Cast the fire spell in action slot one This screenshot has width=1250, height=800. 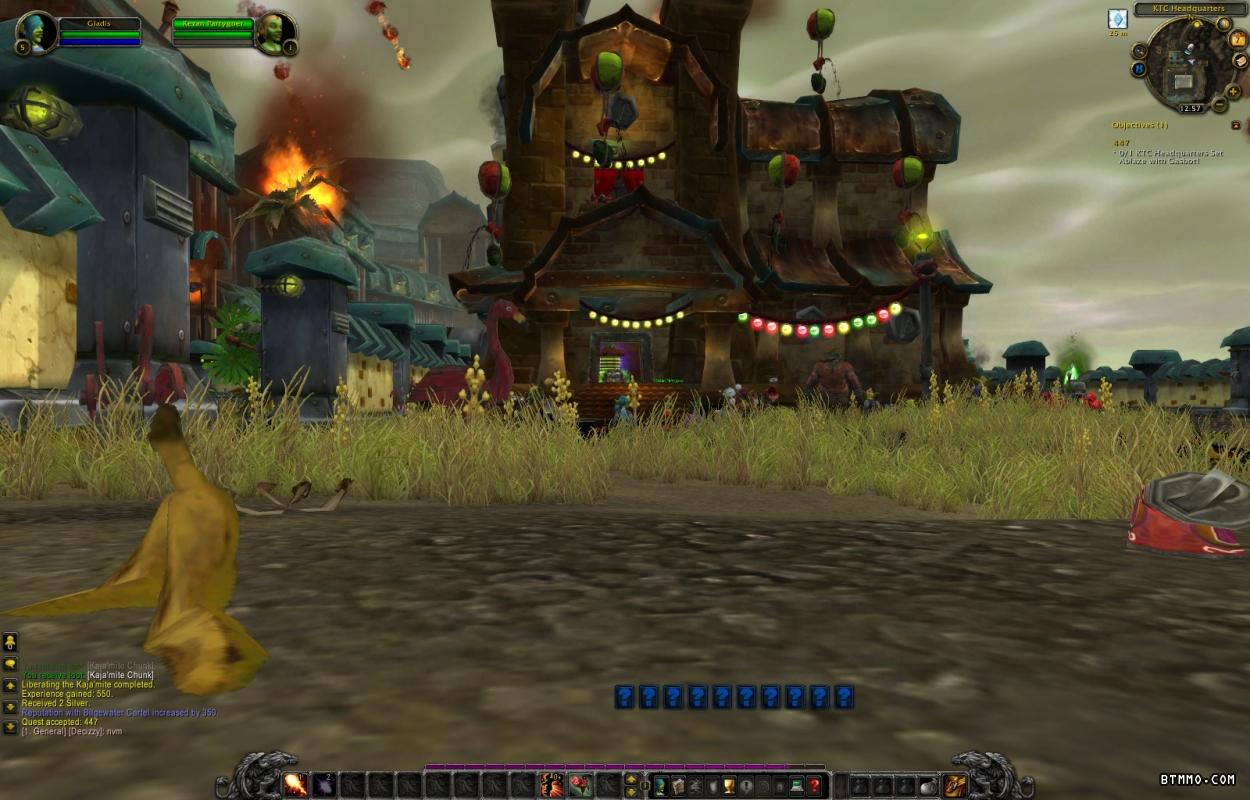point(295,785)
